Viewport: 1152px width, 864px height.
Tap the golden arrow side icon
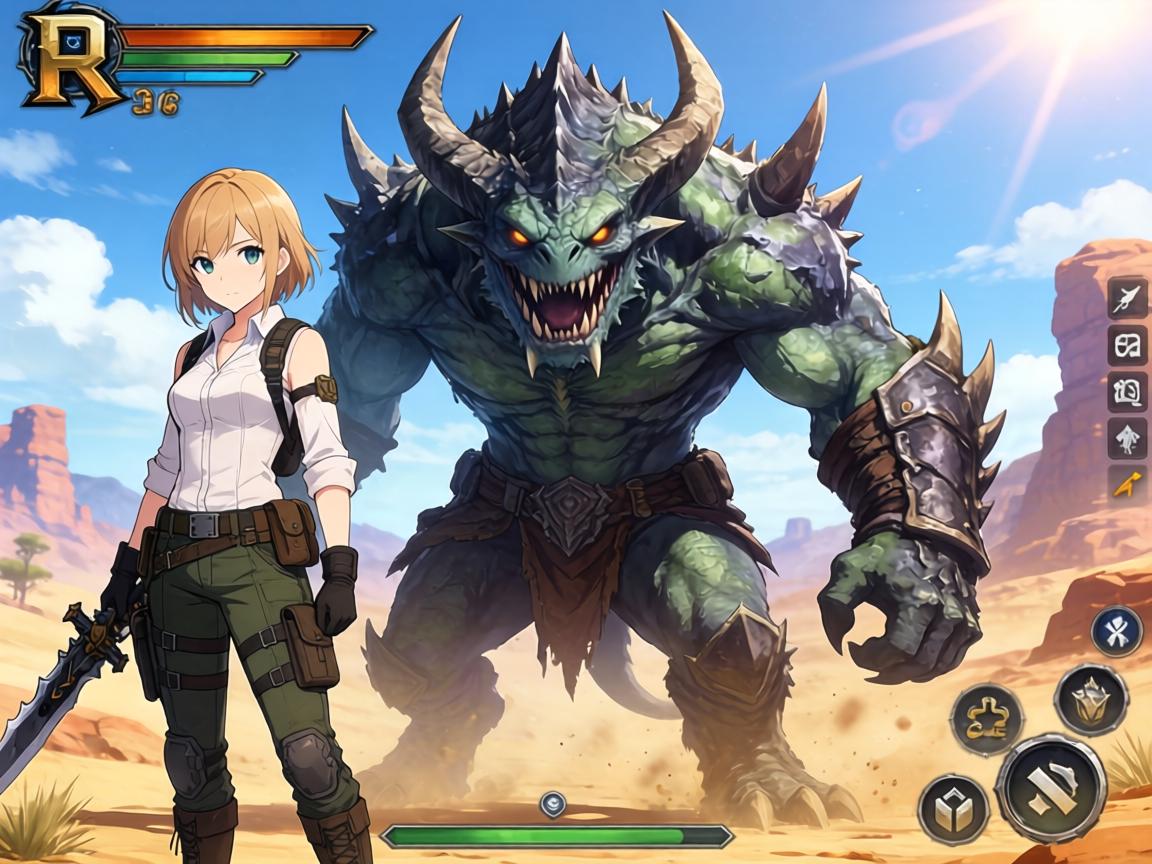click(x=1127, y=484)
